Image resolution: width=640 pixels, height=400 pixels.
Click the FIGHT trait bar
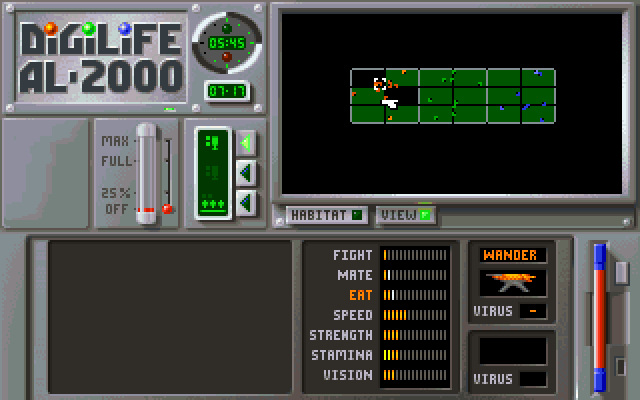click(x=415, y=255)
